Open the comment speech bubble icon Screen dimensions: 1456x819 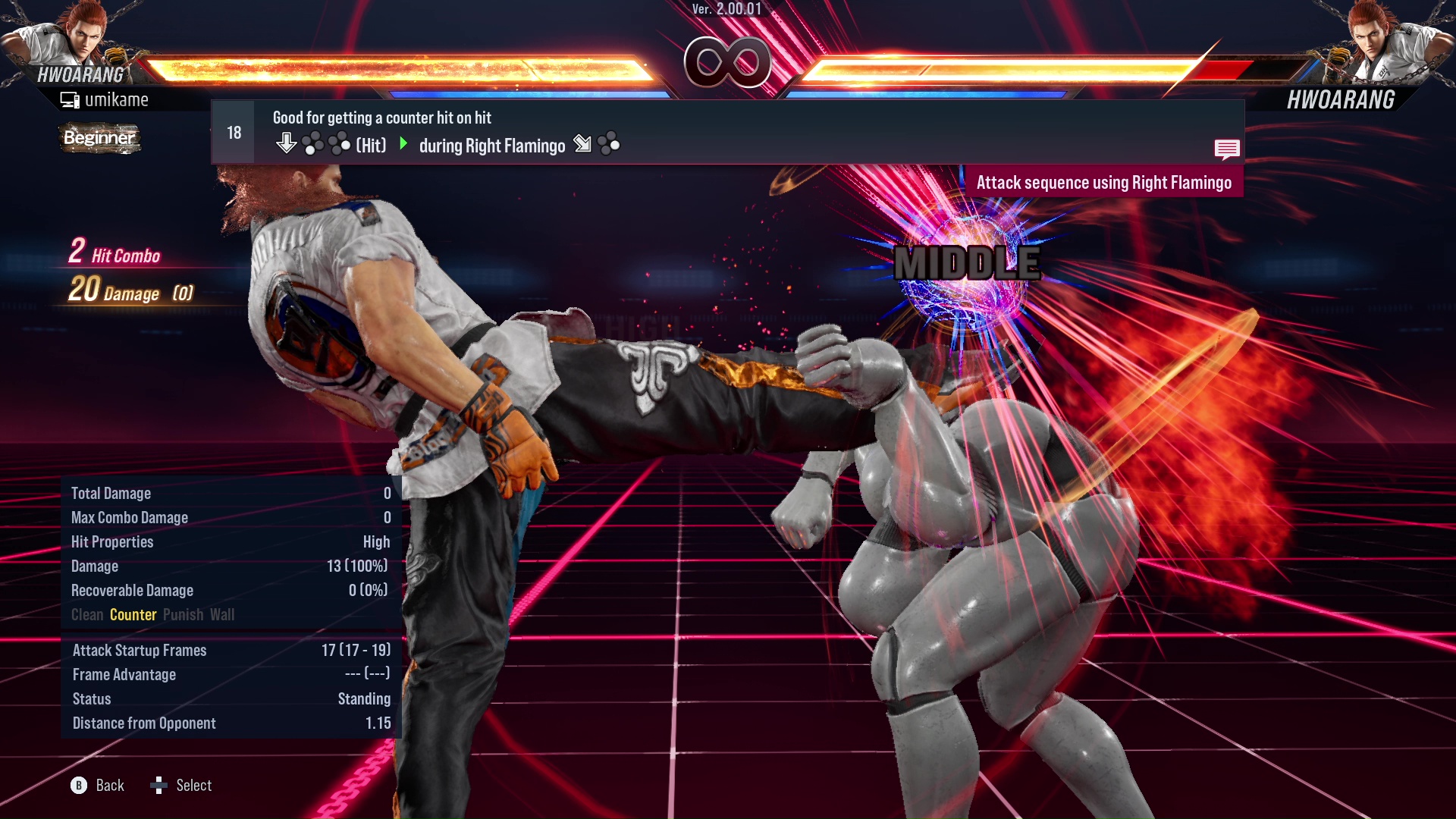(x=1227, y=149)
